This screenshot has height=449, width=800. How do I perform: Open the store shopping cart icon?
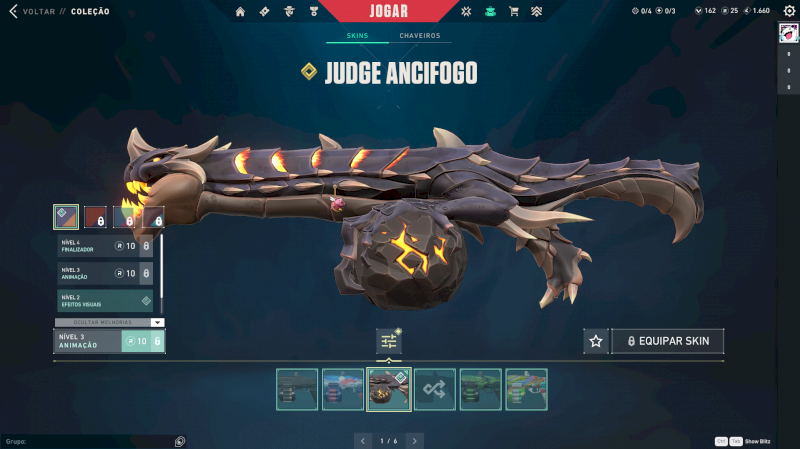point(513,12)
